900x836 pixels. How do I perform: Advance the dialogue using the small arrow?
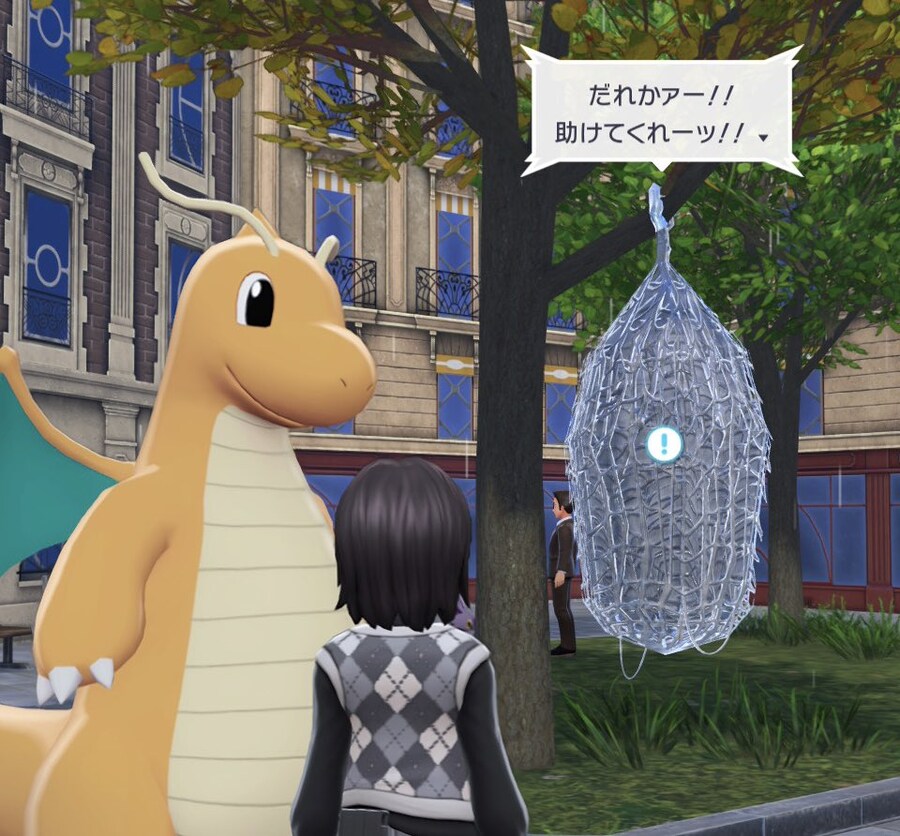click(x=764, y=138)
